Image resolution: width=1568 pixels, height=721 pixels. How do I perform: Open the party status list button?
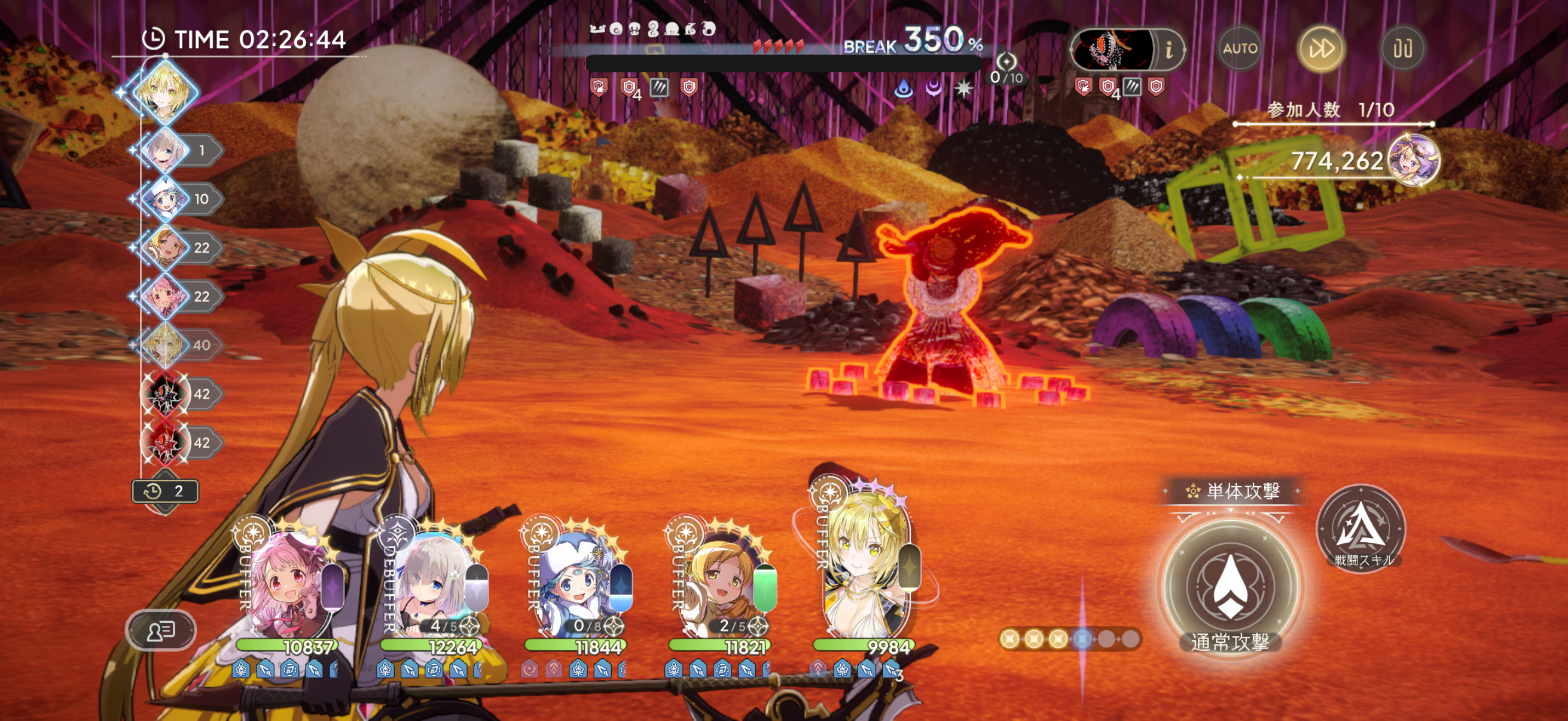(161, 630)
